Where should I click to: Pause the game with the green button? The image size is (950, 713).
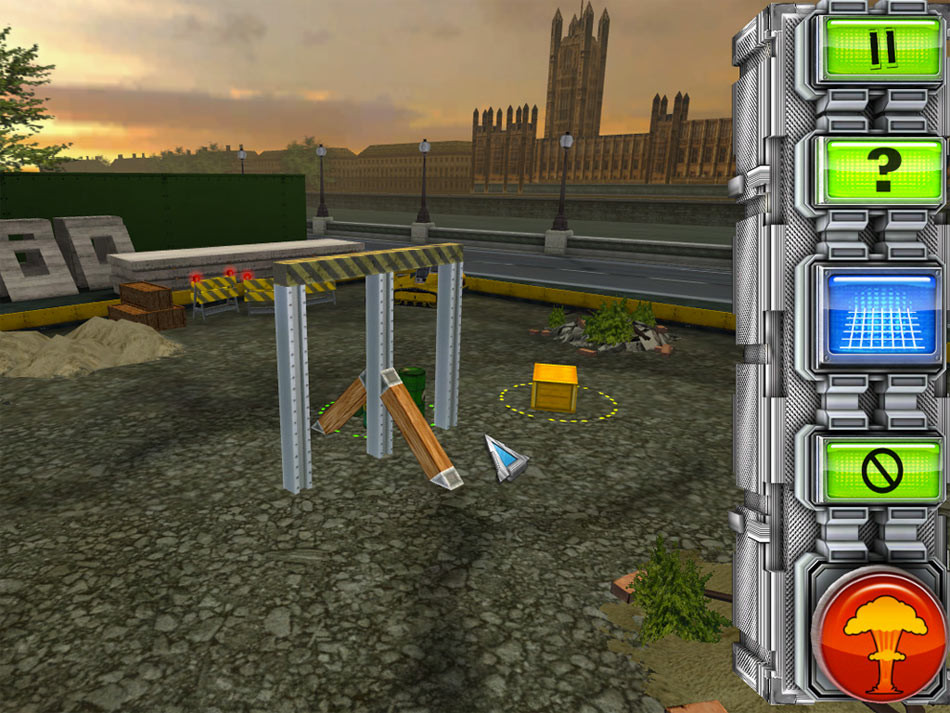(x=881, y=48)
